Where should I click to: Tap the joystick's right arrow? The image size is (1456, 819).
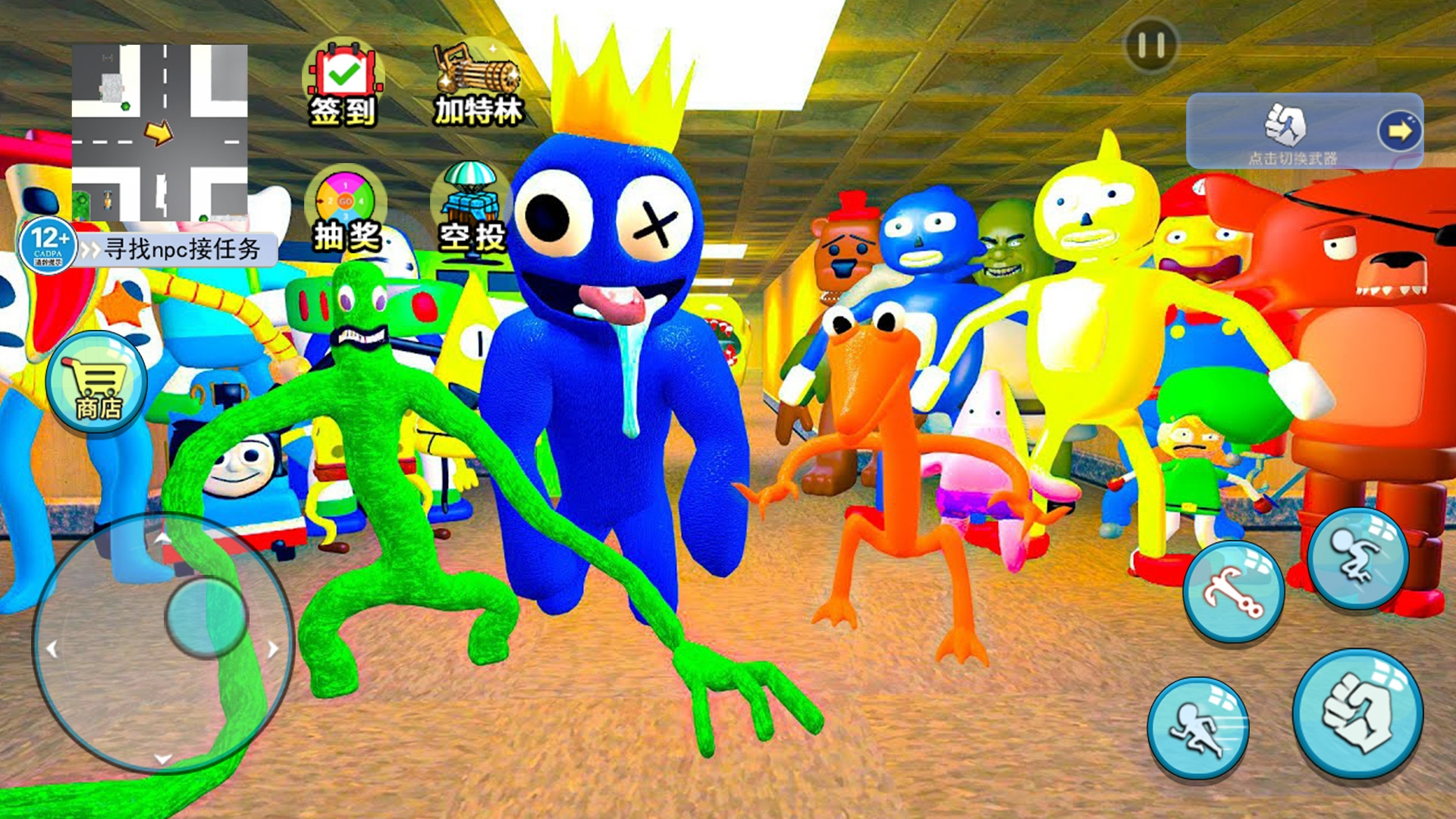point(273,649)
